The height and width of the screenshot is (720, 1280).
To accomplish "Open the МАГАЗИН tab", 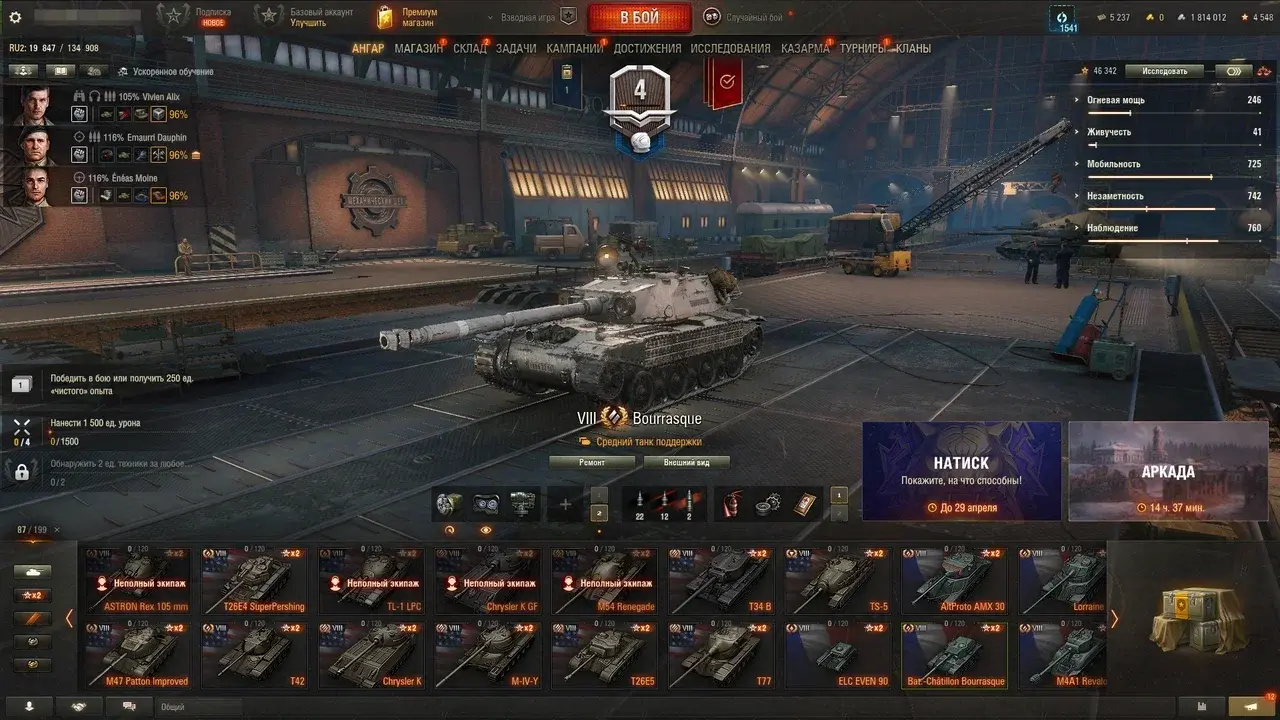I will (418, 48).
